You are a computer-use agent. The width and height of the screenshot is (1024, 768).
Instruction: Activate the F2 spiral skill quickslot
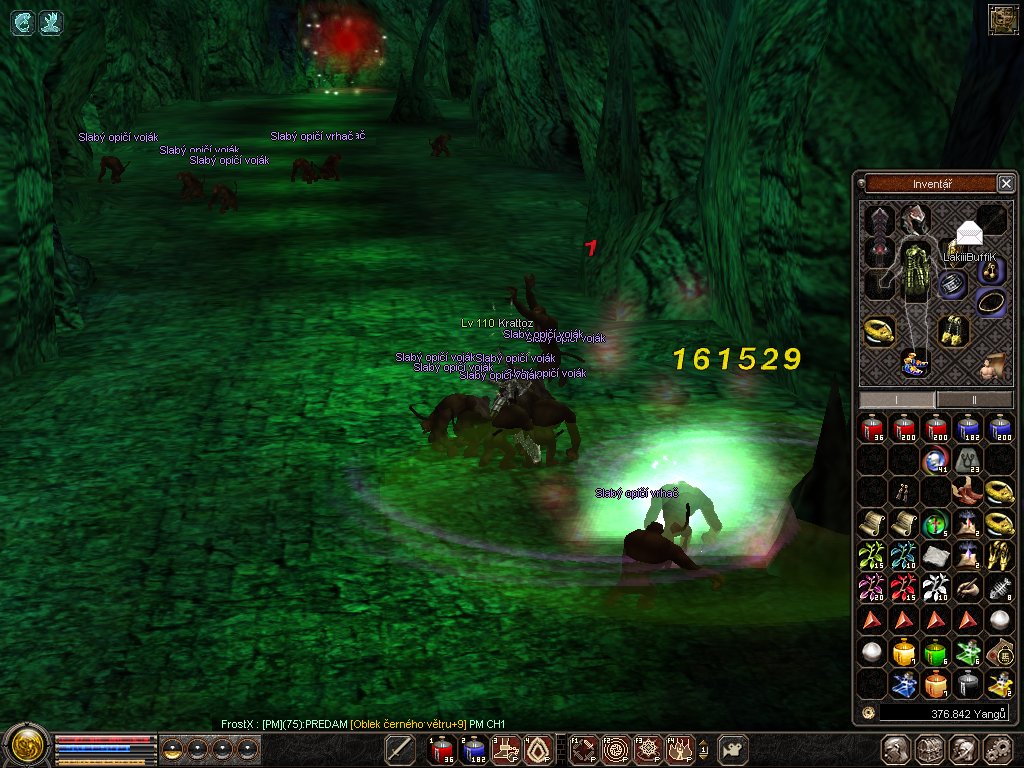pos(615,748)
